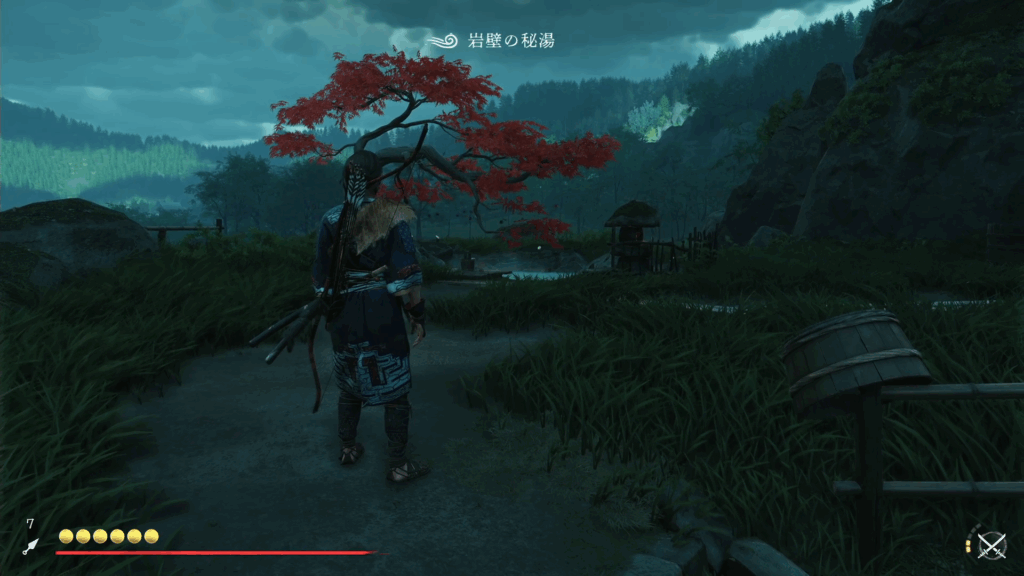
Task: Click the 岩壁の秘湯 location banner
Action: [490, 41]
